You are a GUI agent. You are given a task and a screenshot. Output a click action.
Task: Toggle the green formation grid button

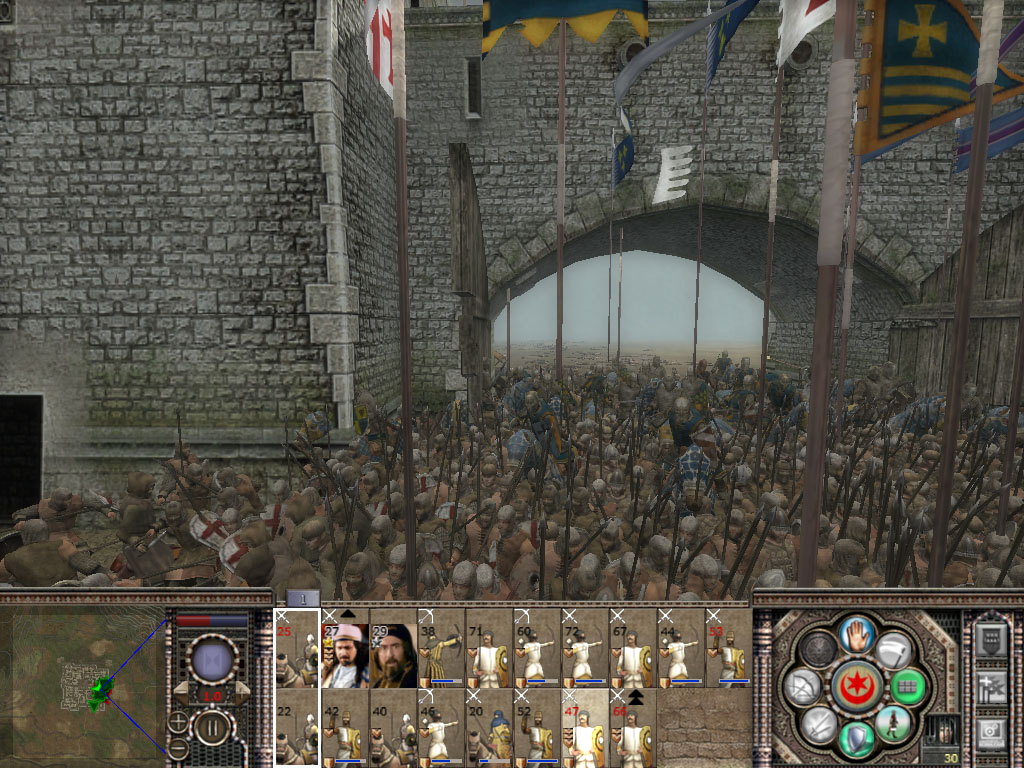click(906, 687)
